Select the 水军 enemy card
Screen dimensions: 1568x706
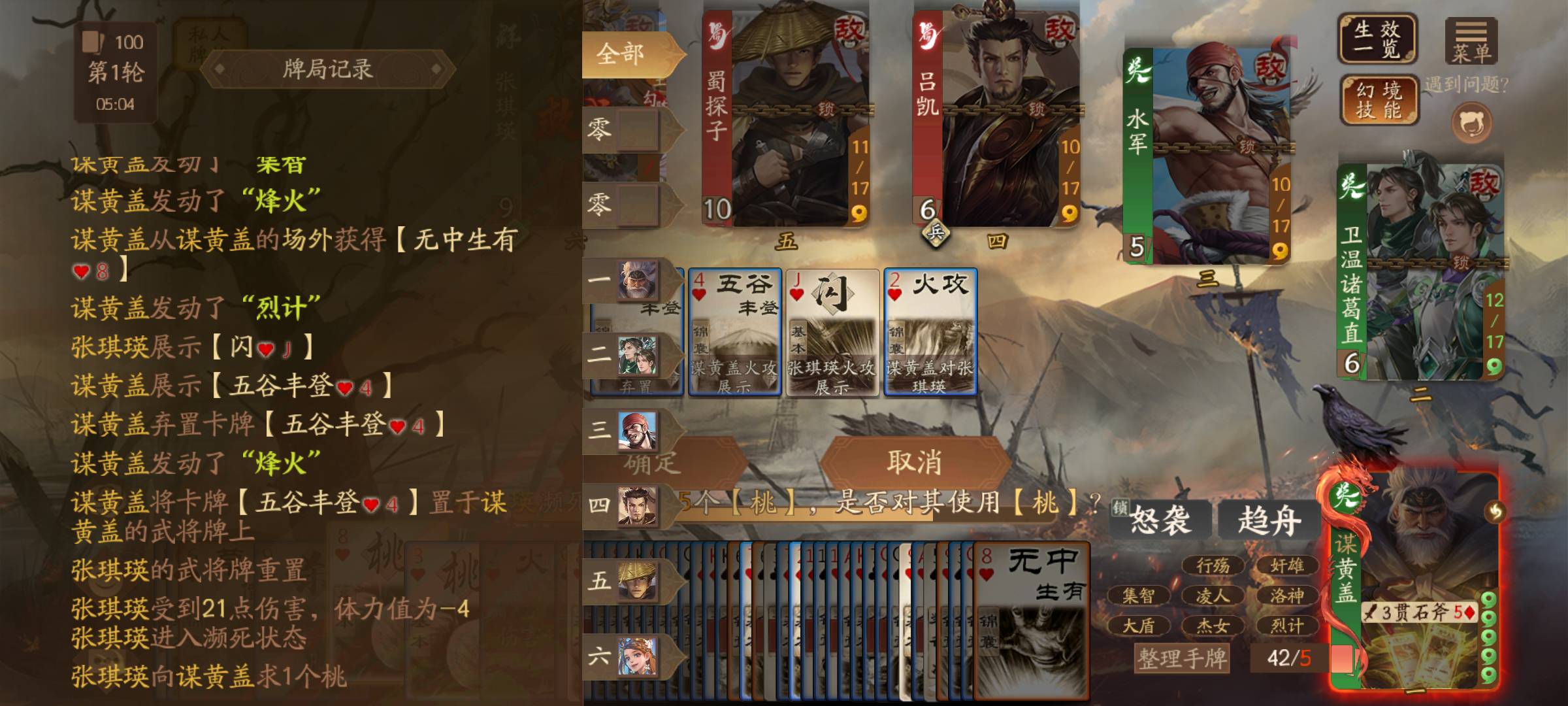pos(1206,157)
